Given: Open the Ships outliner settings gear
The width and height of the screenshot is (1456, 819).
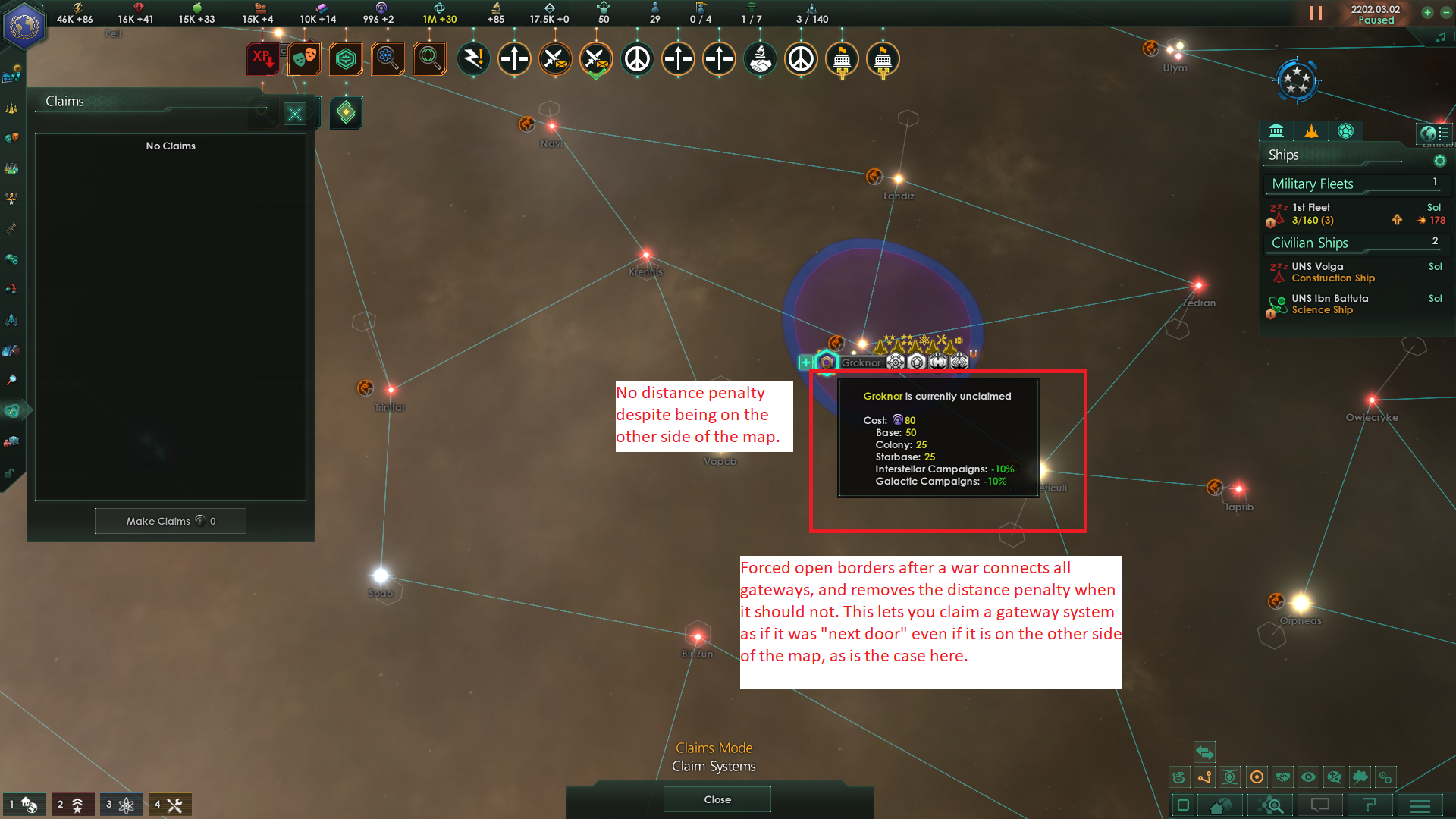Looking at the screenshot, I should (x=1439, y=161).
